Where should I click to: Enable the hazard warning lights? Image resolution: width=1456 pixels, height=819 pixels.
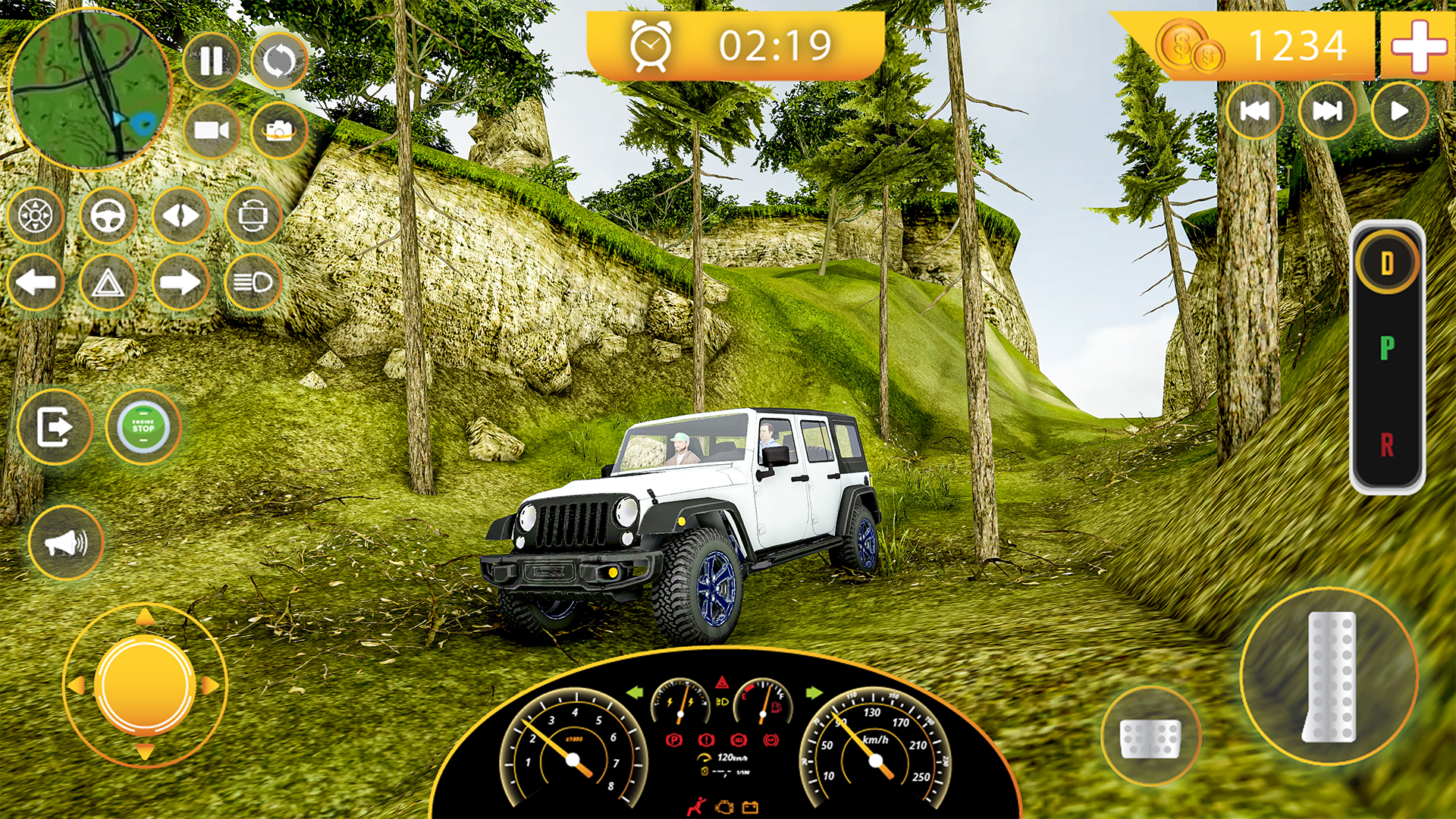(x=107, y=283)
